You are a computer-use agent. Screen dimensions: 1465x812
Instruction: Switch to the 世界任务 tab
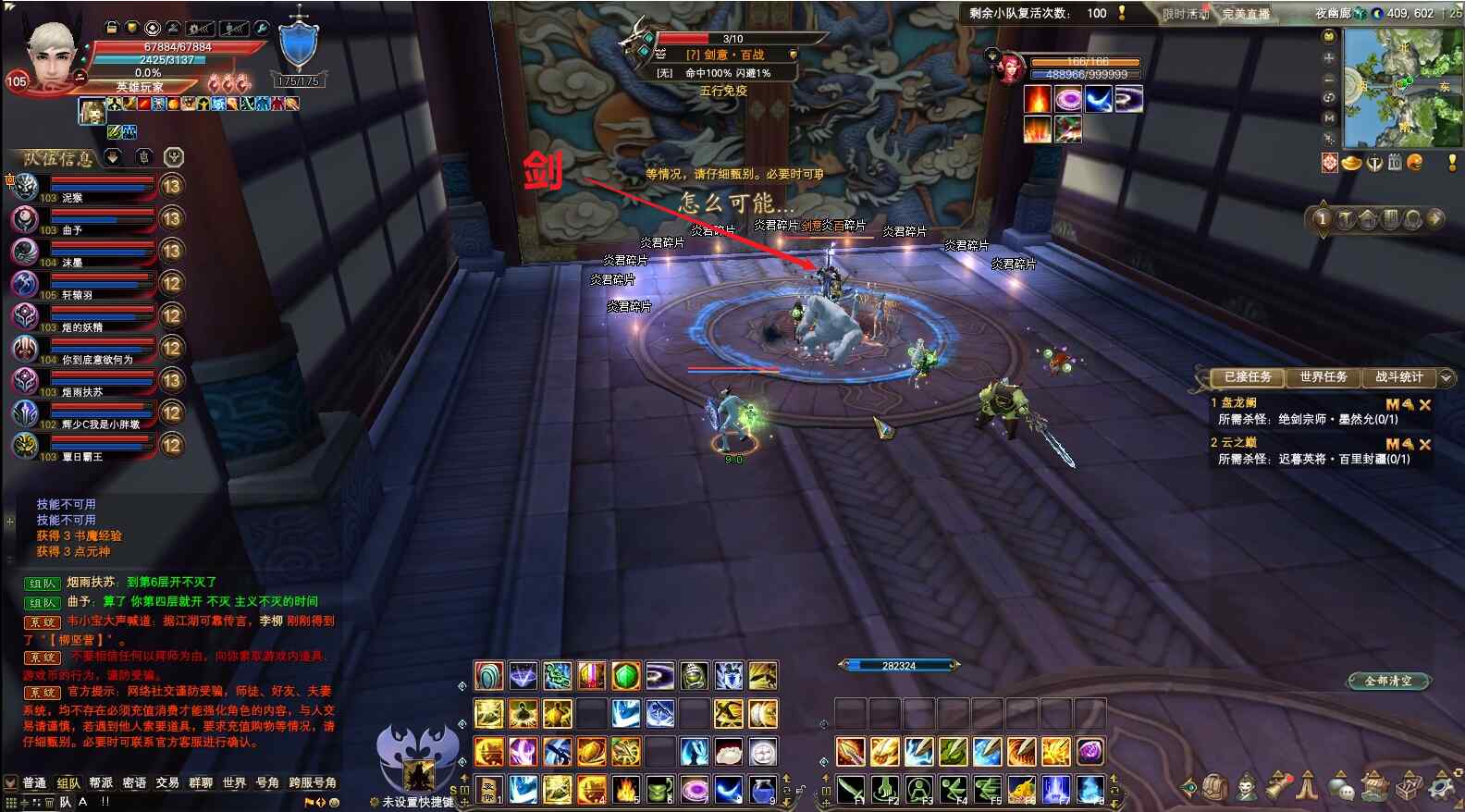1323,377
